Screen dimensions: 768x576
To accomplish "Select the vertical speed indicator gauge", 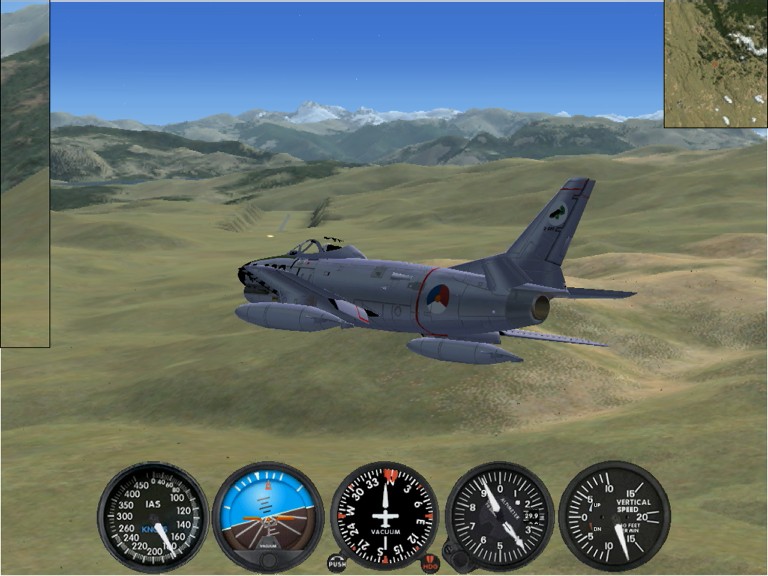I will point(614,514).
